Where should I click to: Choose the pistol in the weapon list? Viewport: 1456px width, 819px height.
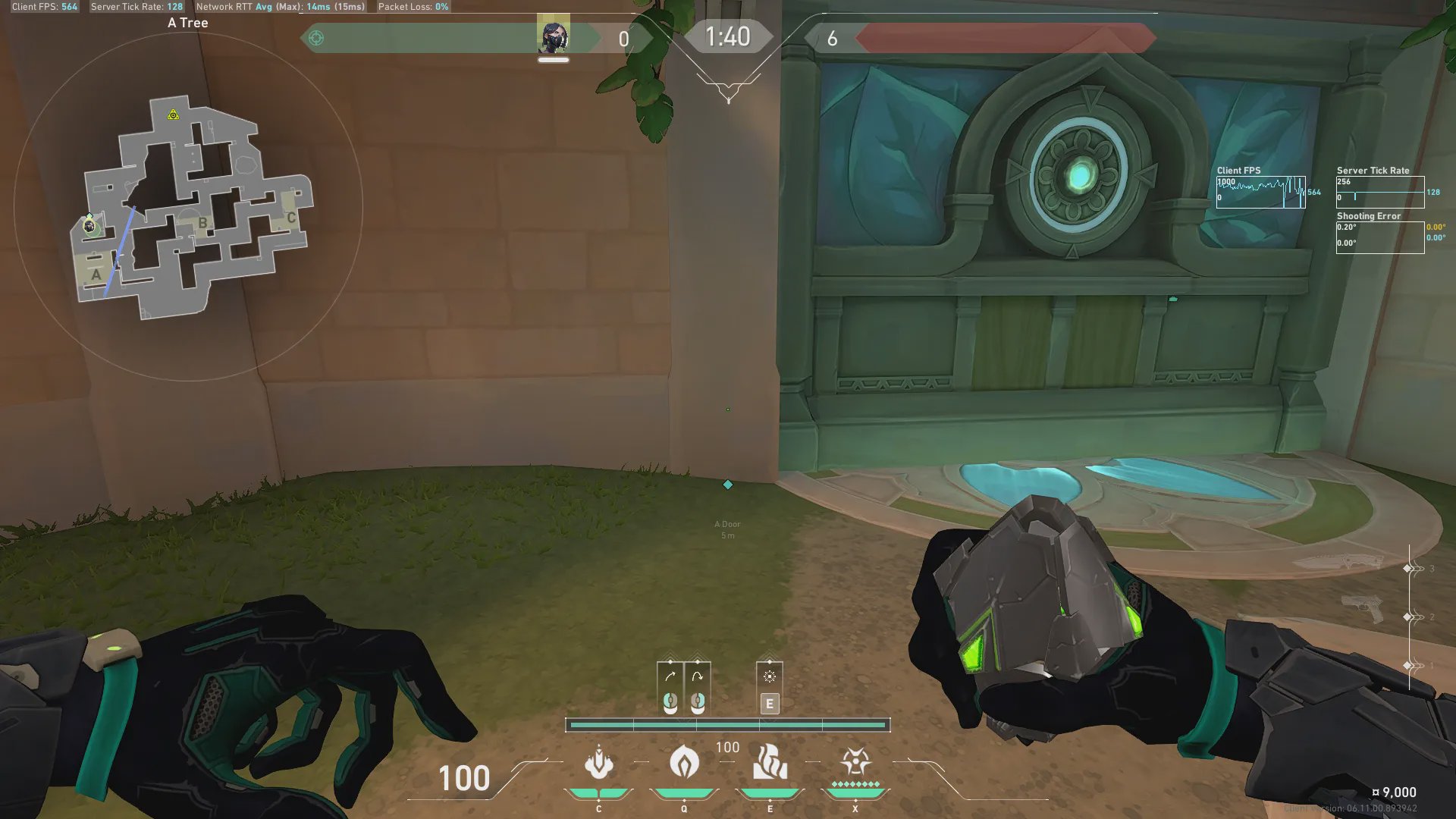click(1362, 607)
